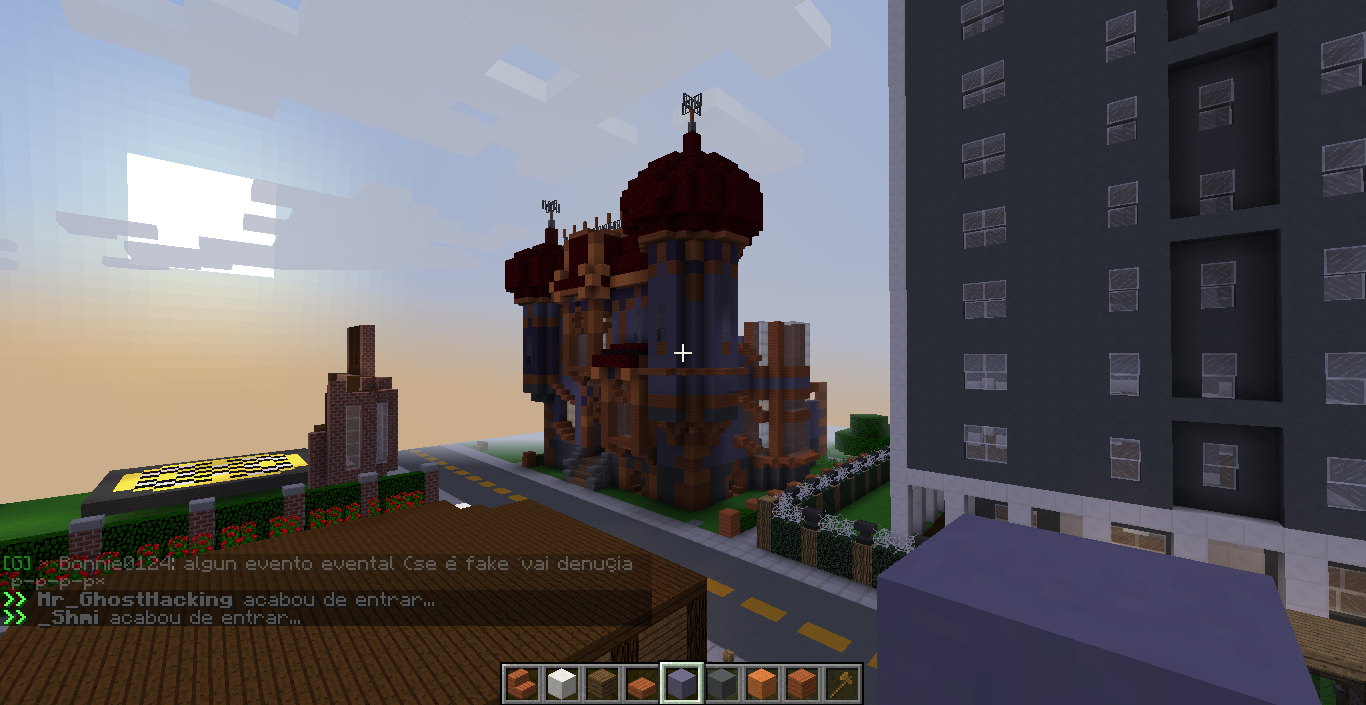The image size is (1366, 705).
Task: Choose the acacia planks block slot
Action: pos(802,684)
